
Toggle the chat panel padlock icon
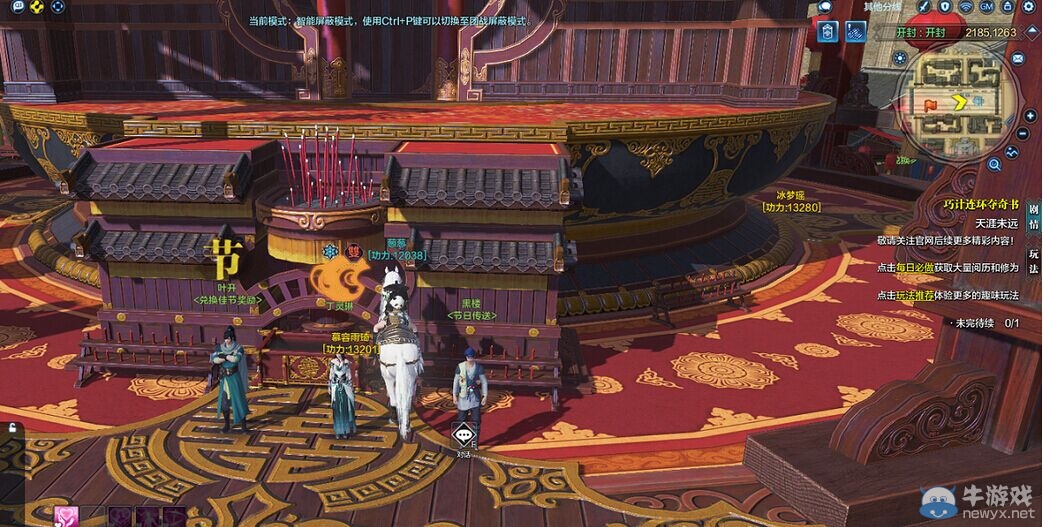coord(12,429)
